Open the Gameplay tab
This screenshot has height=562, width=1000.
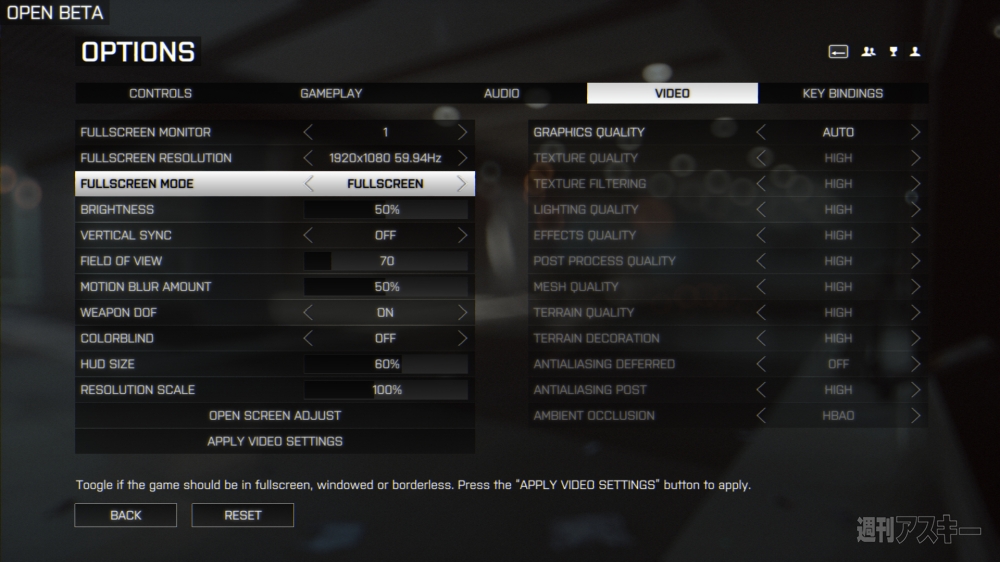(331, 93)
